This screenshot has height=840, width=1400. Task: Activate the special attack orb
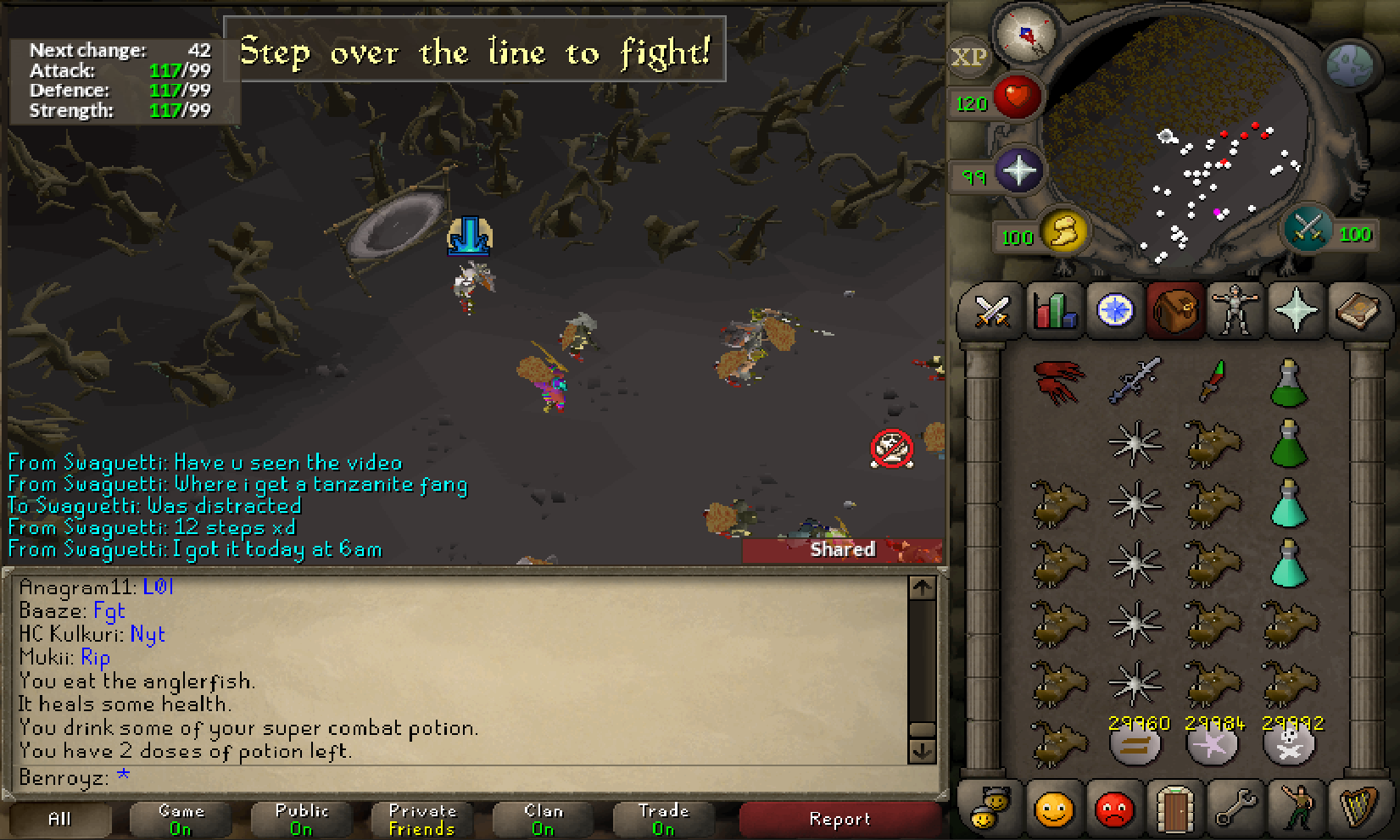[1306, 229]
